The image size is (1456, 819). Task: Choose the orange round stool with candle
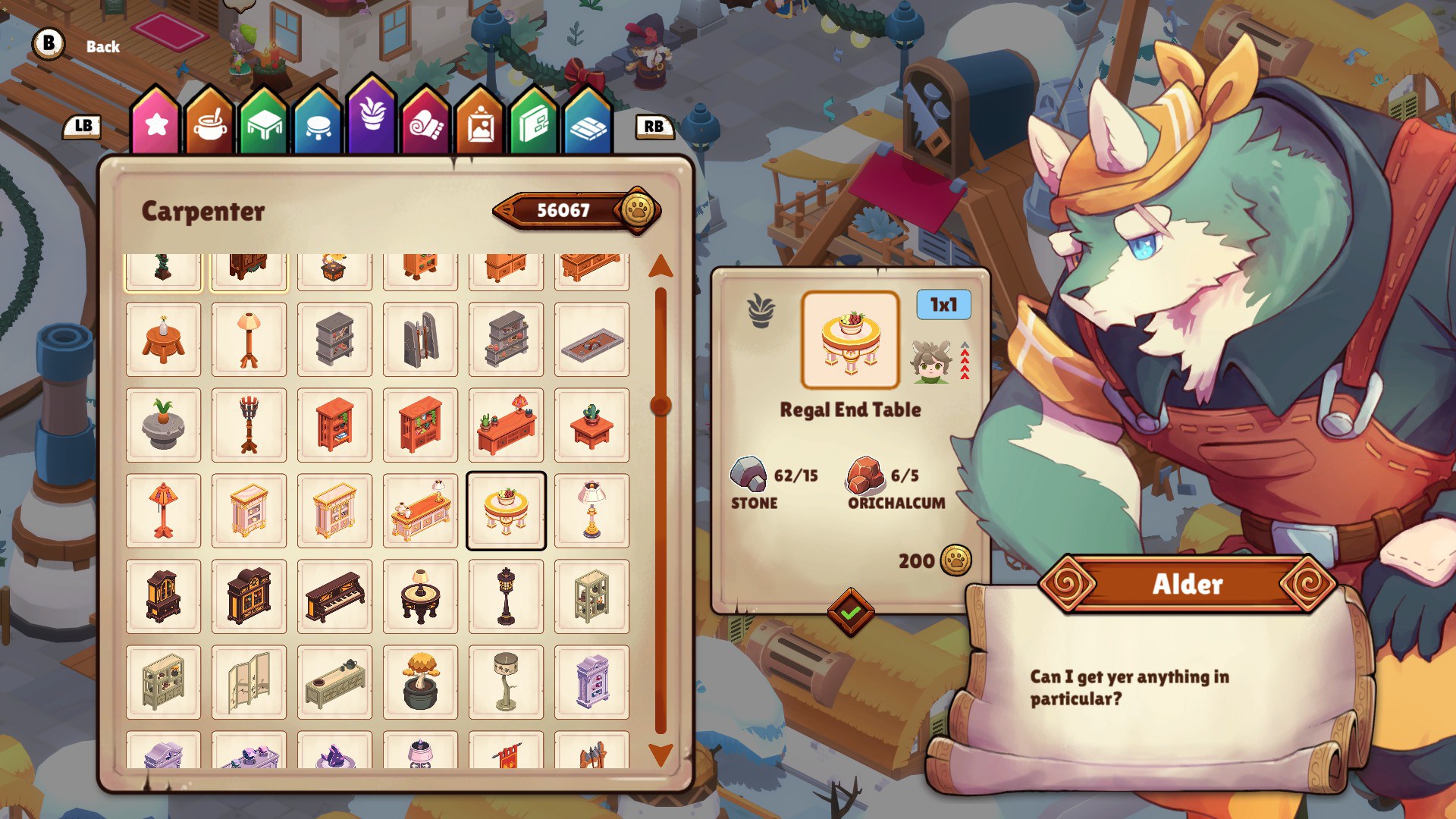tap(163, 340)
